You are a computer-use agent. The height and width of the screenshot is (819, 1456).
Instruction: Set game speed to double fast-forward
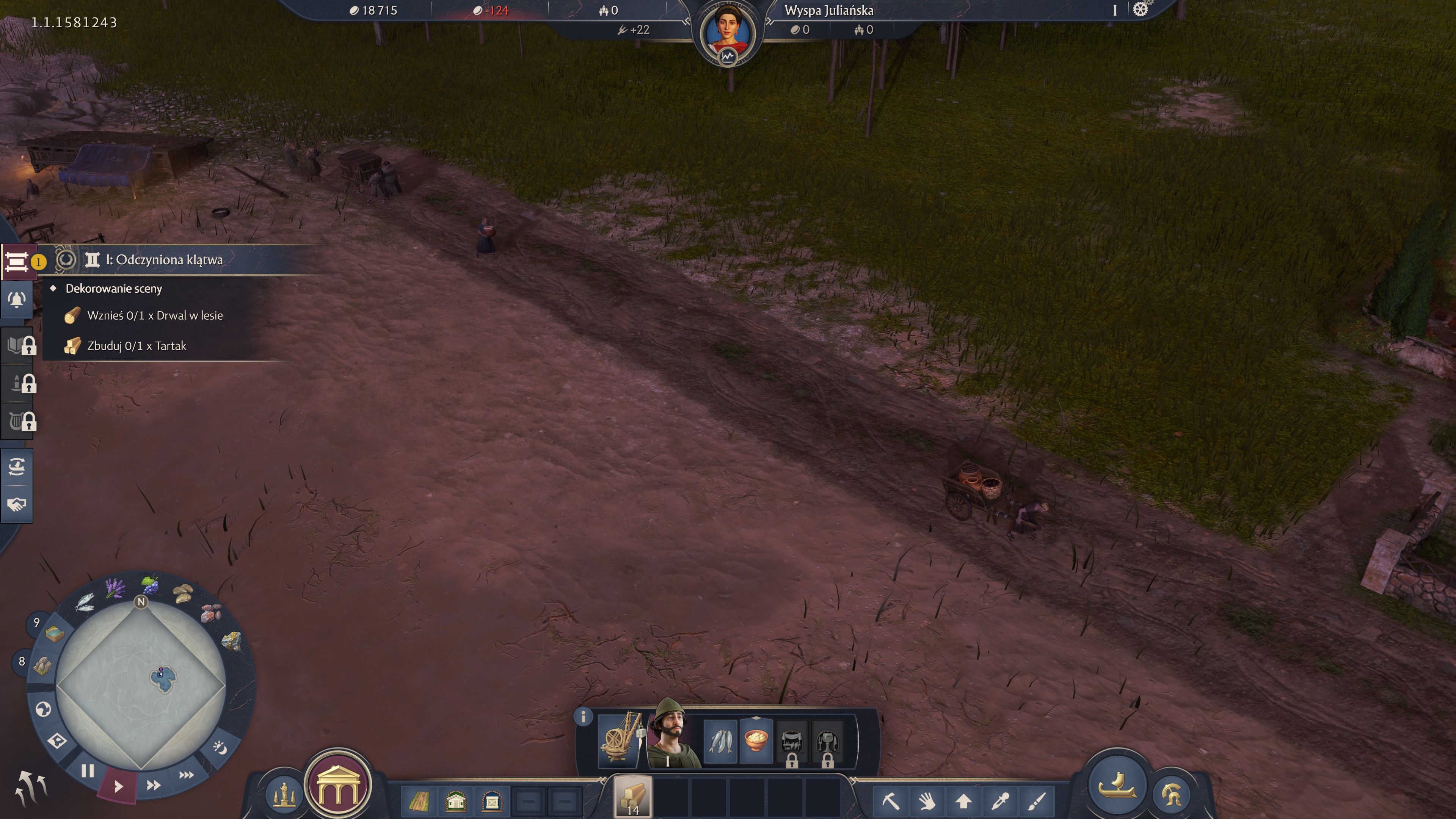point(153,785)
